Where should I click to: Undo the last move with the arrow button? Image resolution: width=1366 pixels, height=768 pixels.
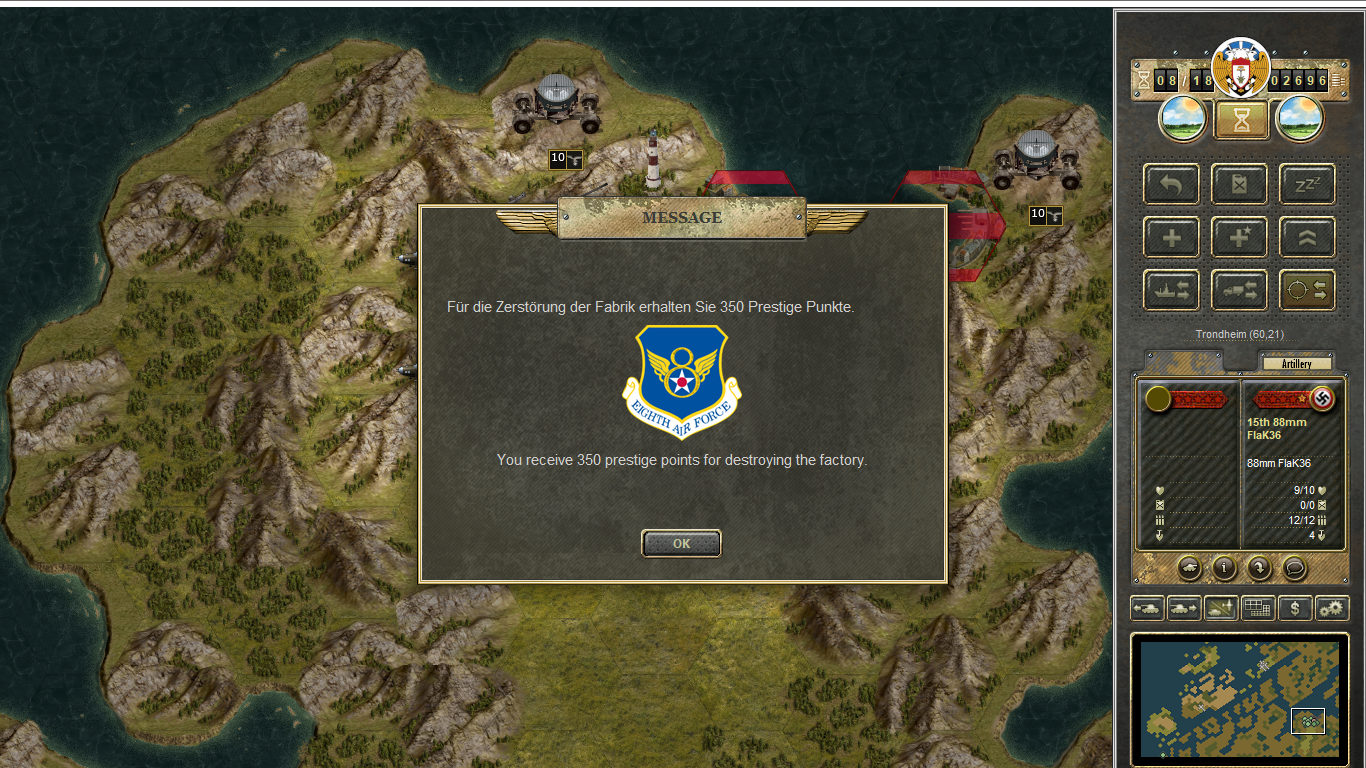pos(1171,185)
